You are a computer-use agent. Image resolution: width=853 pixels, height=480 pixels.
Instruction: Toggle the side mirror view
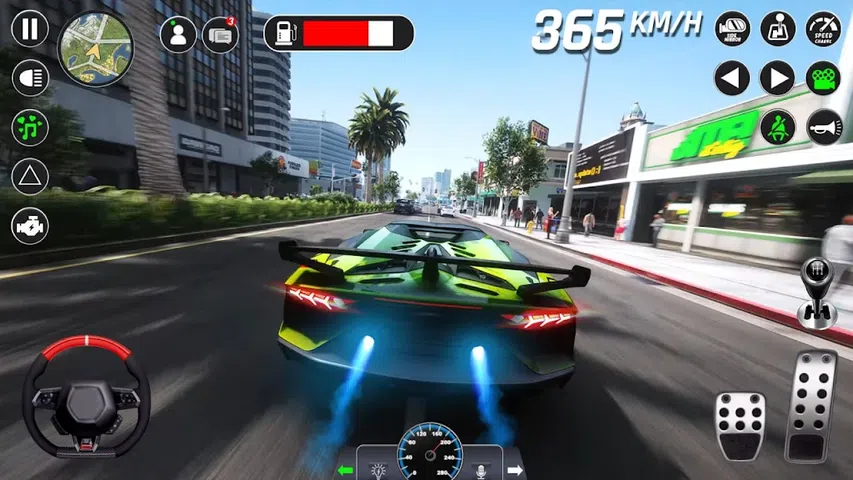pos(733,28)
